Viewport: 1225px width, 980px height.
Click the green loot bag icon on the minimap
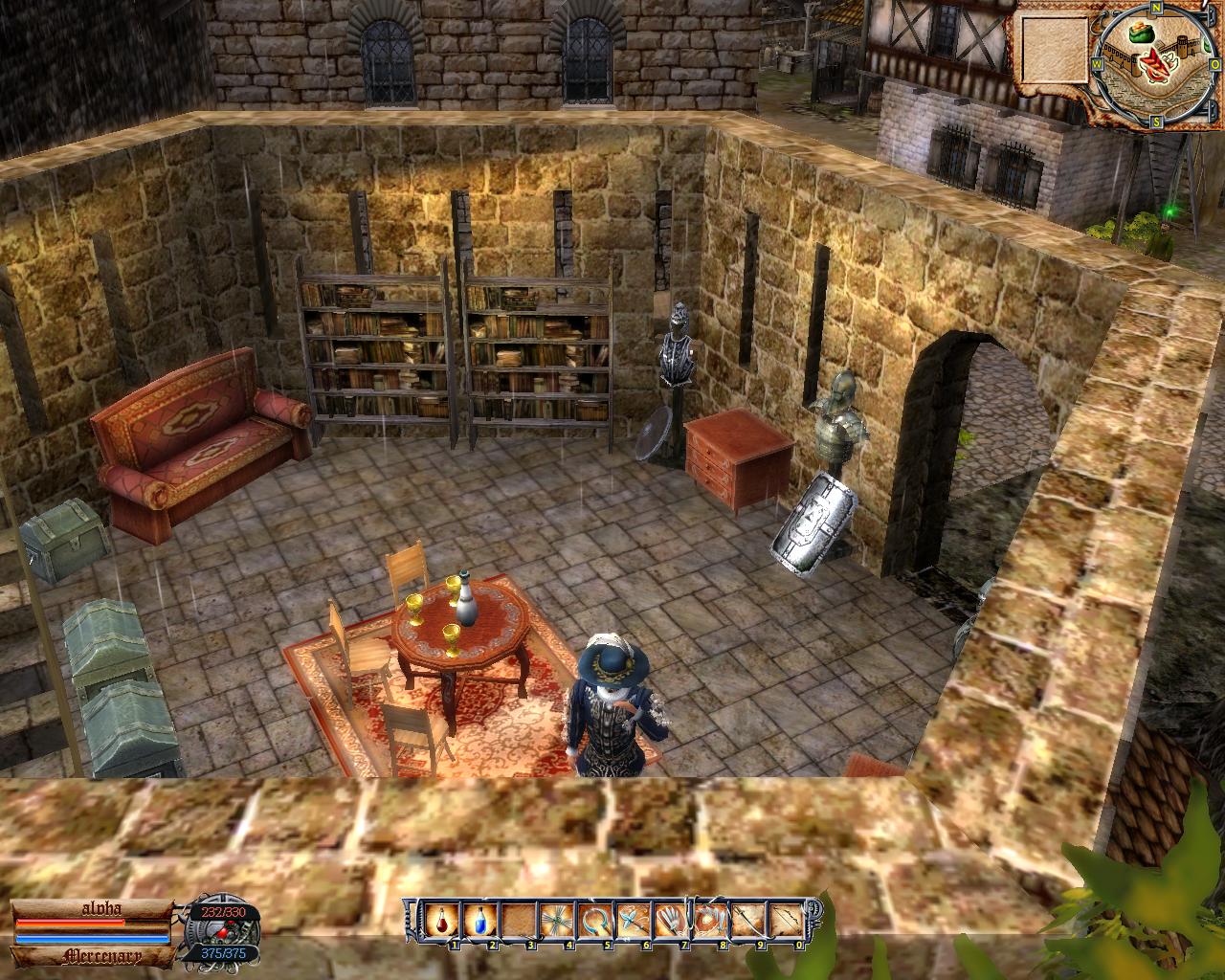(x=1142, y=33)
